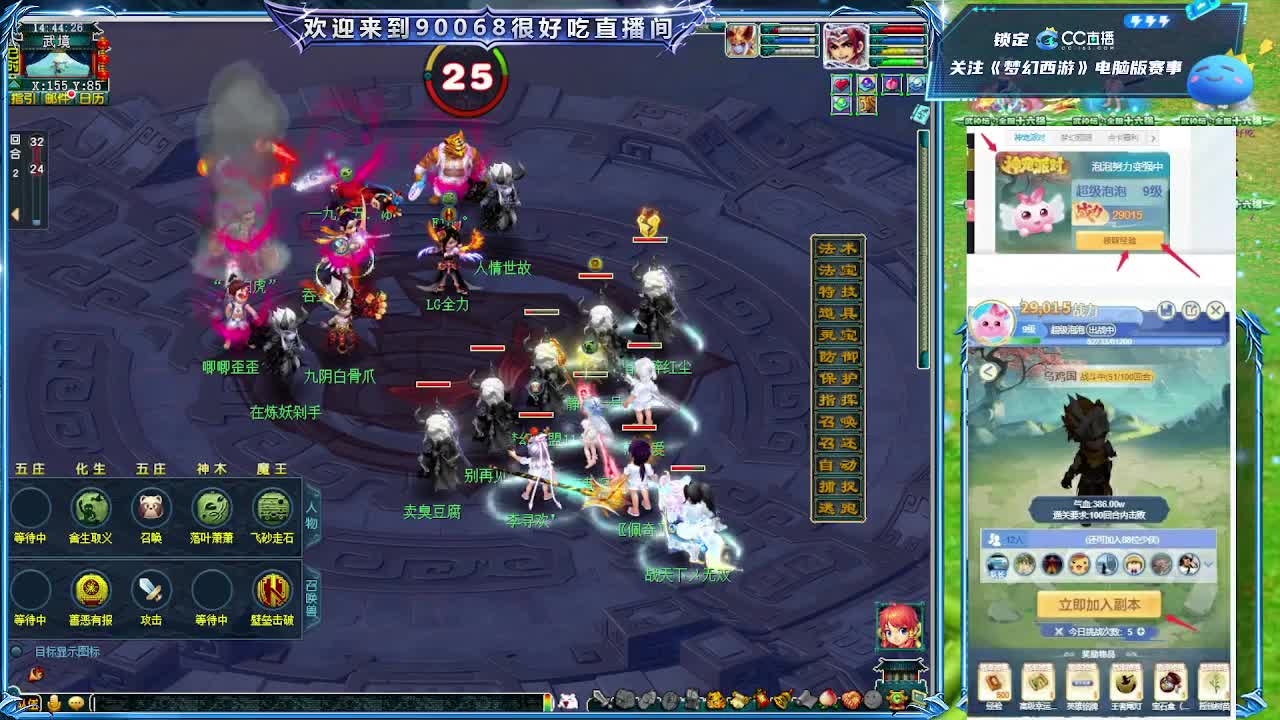The width and height of the screenshot is (1280, 720).
Task: Collapse the turn counter with the left arrow
Action: coord(15,213)
